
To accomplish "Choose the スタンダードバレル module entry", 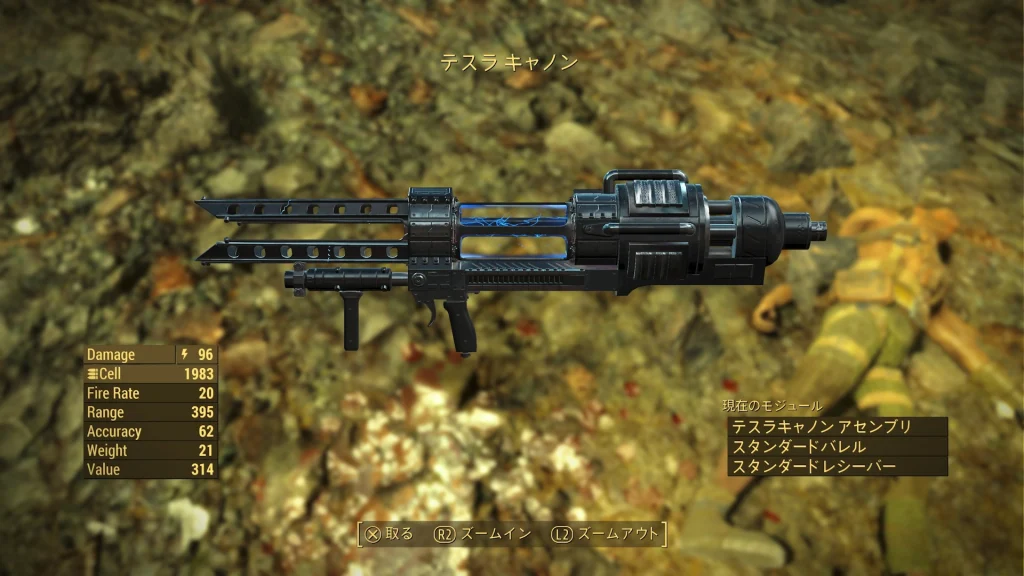I will 836,447.
